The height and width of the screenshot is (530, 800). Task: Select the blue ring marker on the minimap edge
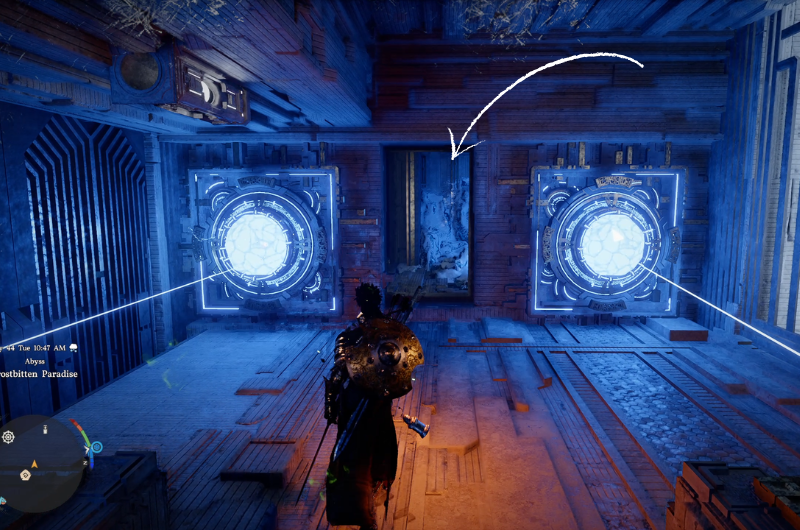pyautogui.click(x=95, y=448)
